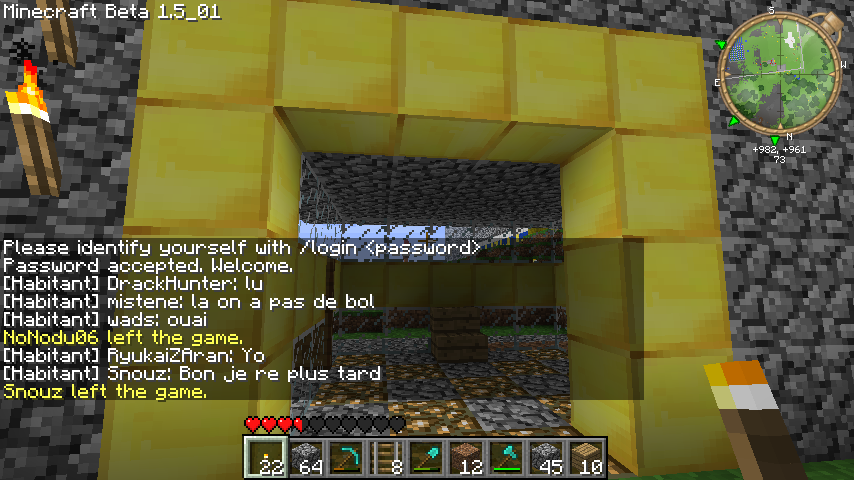
Task: Select the dirt block stack
Action: [x=467, y=458]
